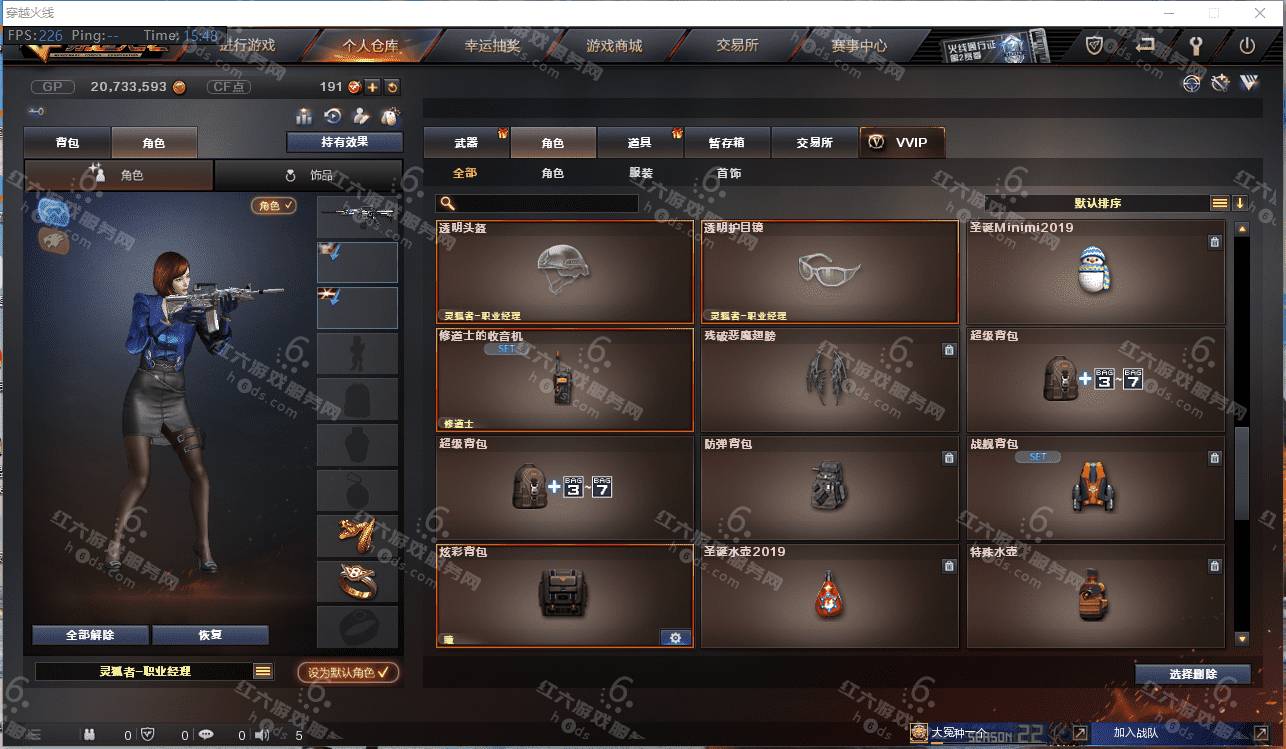Open the 暂存箱 temporary storage tab
This screenshot has width=1286, height=749.
[727, 143]
